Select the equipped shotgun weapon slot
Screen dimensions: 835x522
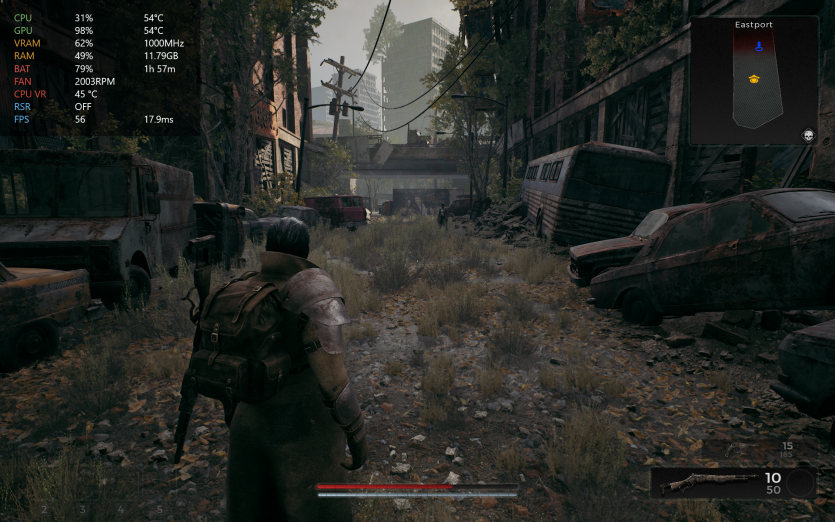pyautogui.click(x=705, y=483)
